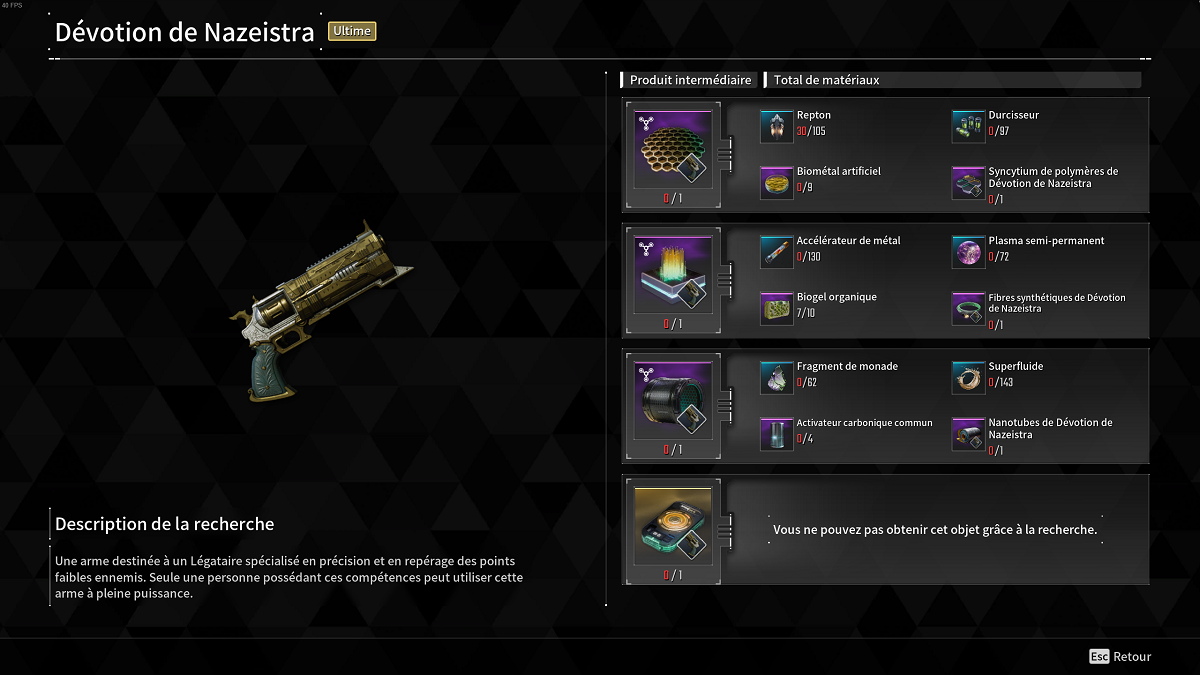Inspect the Activateur carbonique commun material
Image resolution: width=1200 pixels, height=675 pixels.
pos(777,435)
